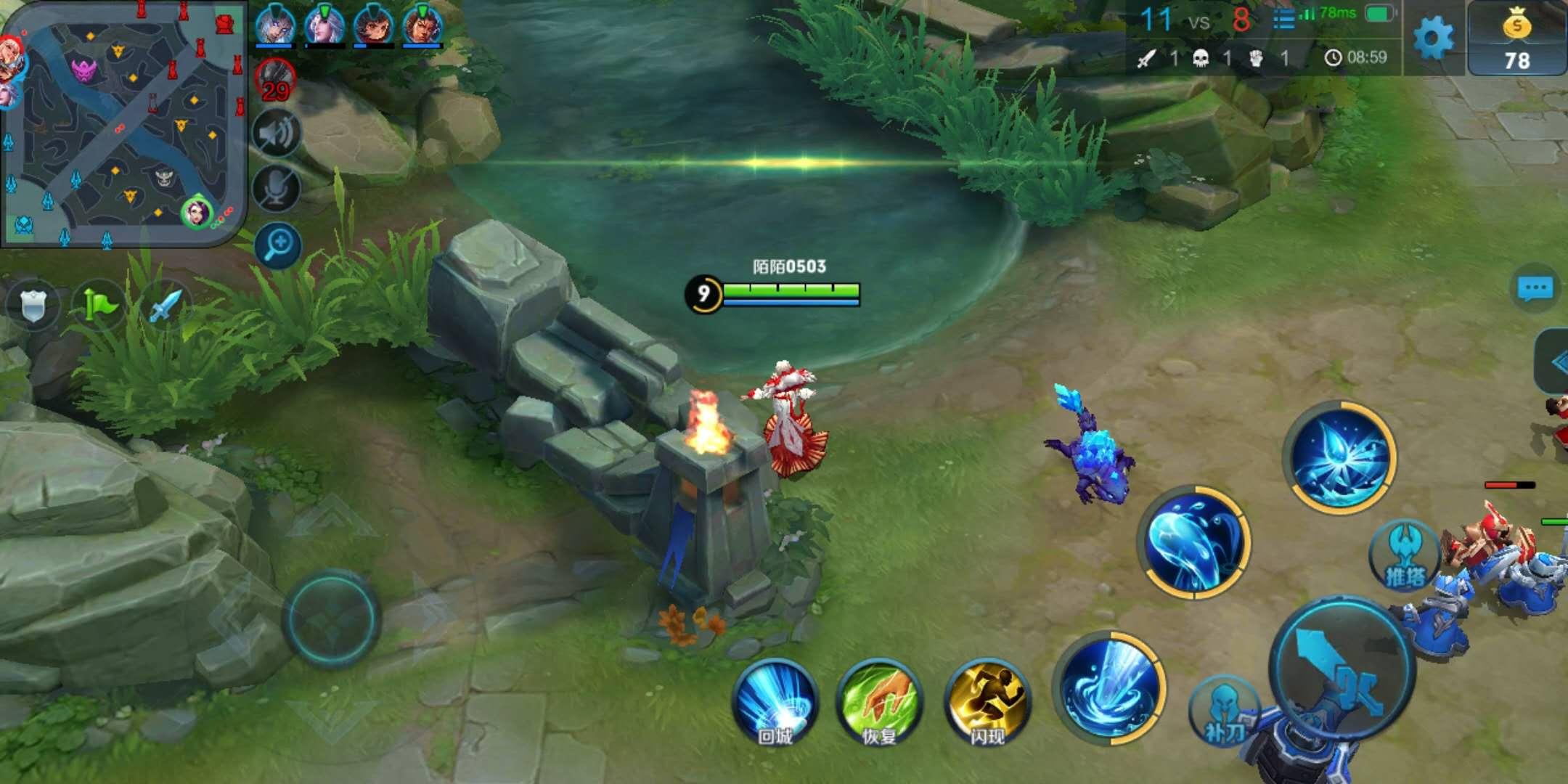This screenshot has height=784, width=1568.
Task: Open the gold shop showing 78 coins
Action: coord(1516,39)
